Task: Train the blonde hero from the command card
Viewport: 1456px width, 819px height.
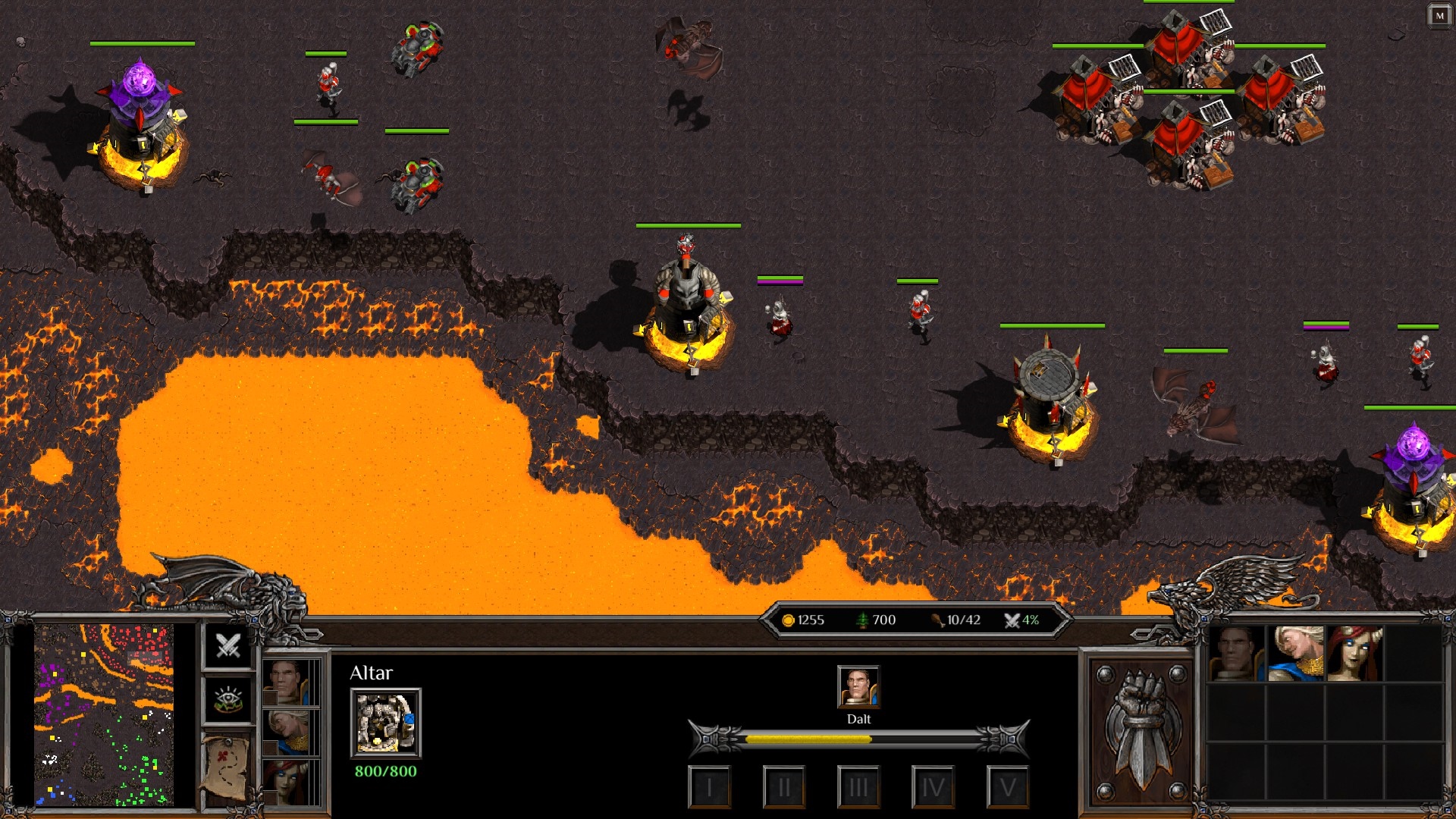Action: 1295,654
